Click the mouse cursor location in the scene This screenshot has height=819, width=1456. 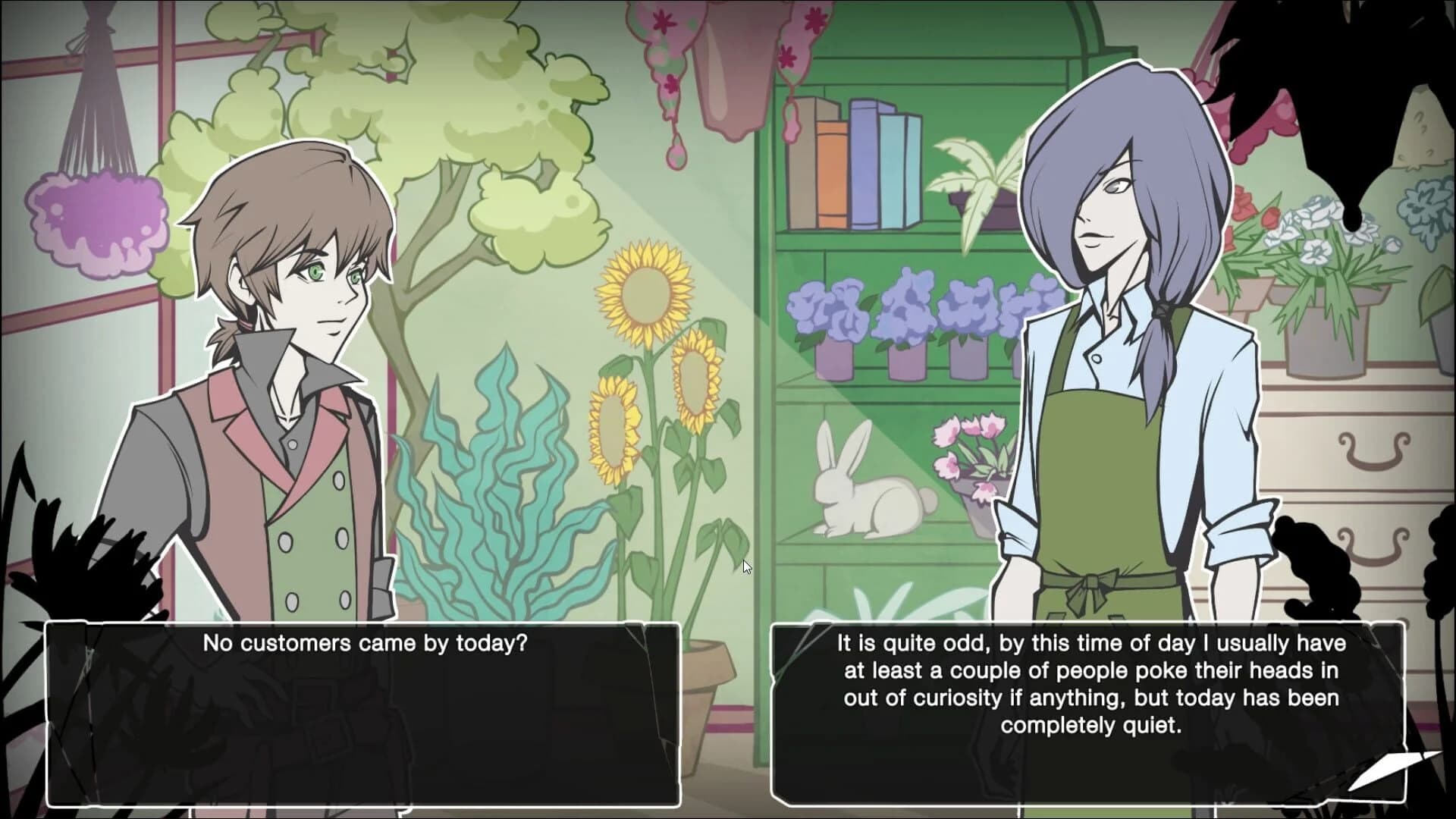pos(745,566)
